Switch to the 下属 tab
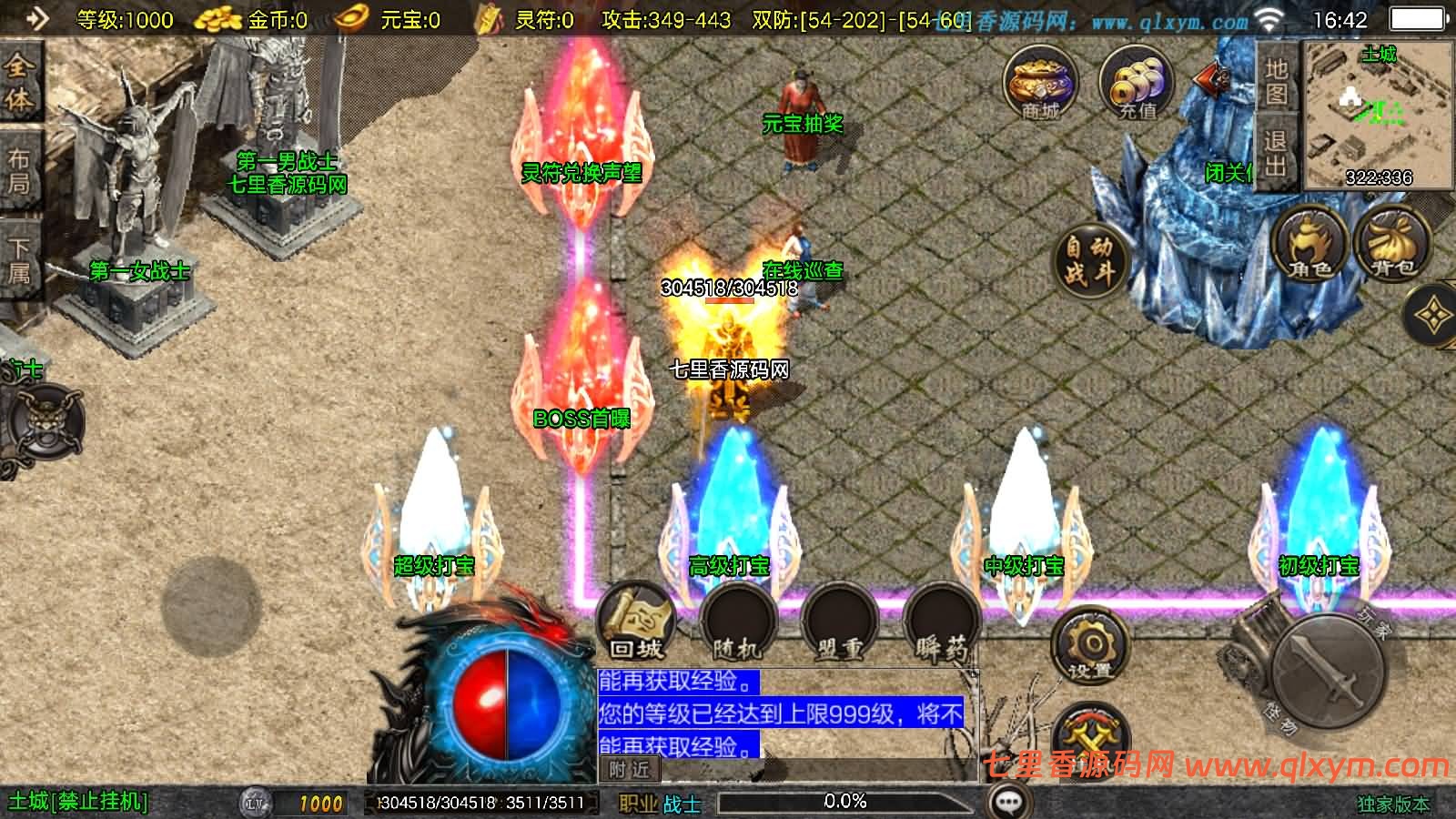Viewport: 1456px width, 819px height. [x=19, y=259]
